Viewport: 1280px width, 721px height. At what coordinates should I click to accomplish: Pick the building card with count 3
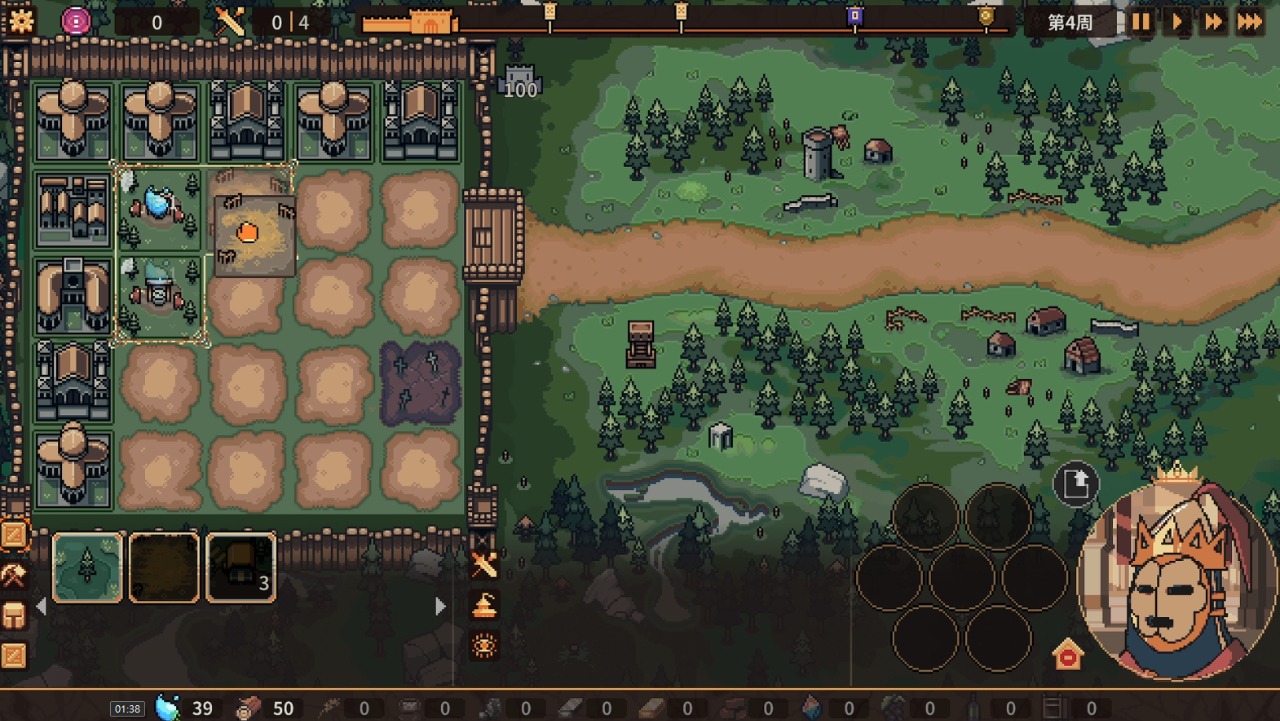coord(241,567)
